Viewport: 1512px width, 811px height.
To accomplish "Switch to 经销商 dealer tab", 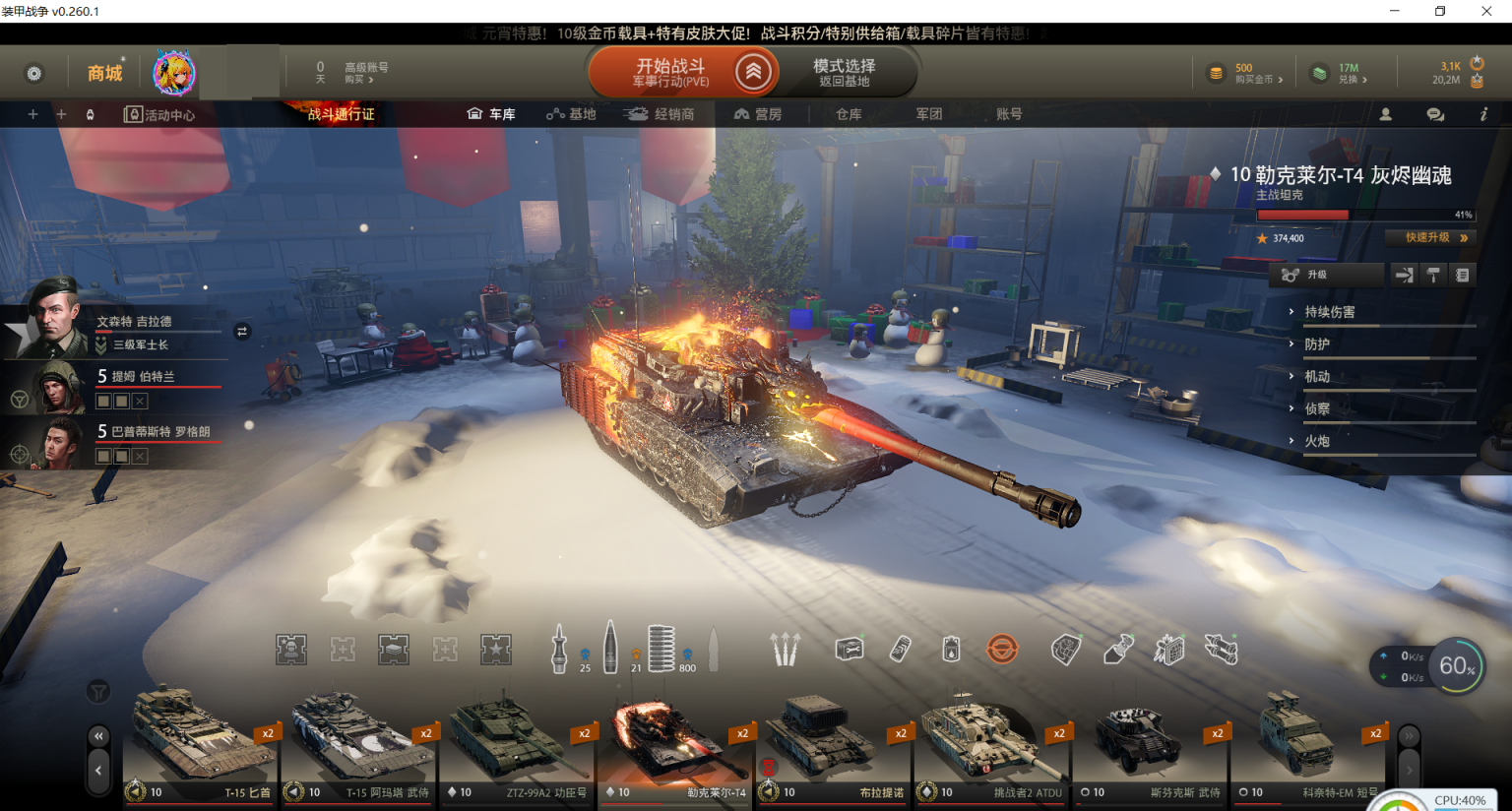I will coord(661,114).
